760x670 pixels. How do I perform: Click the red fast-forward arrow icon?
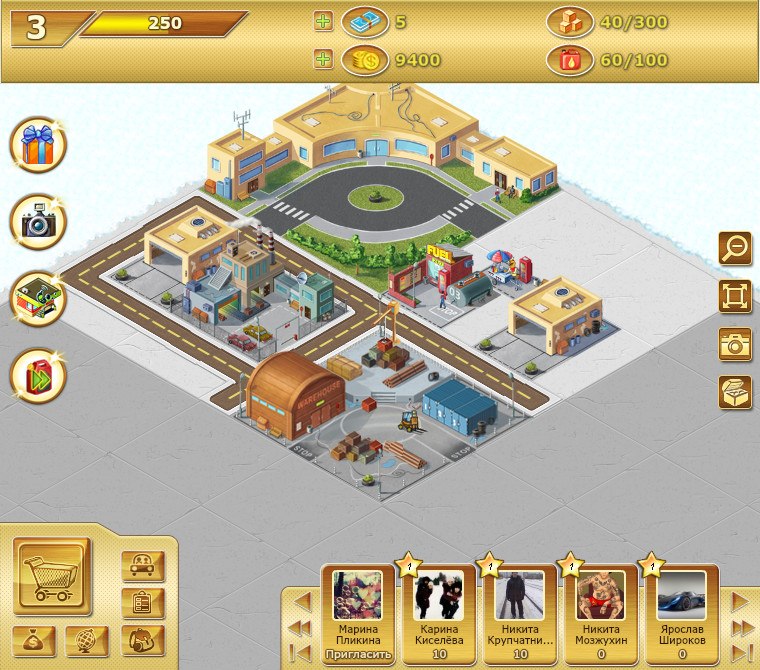[x=38, y=375]
